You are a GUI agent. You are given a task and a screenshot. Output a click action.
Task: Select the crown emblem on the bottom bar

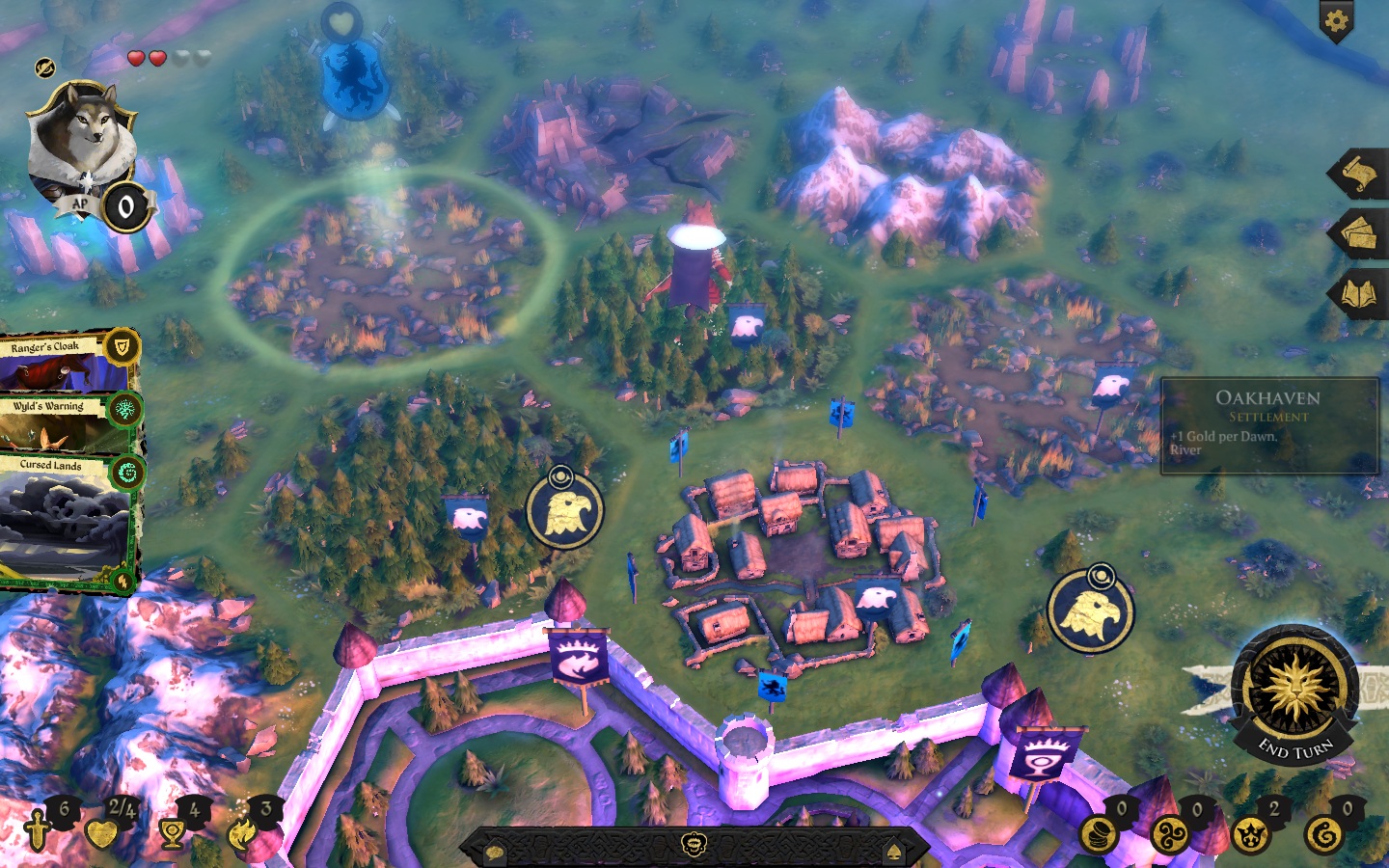click(x=694, y=846)
